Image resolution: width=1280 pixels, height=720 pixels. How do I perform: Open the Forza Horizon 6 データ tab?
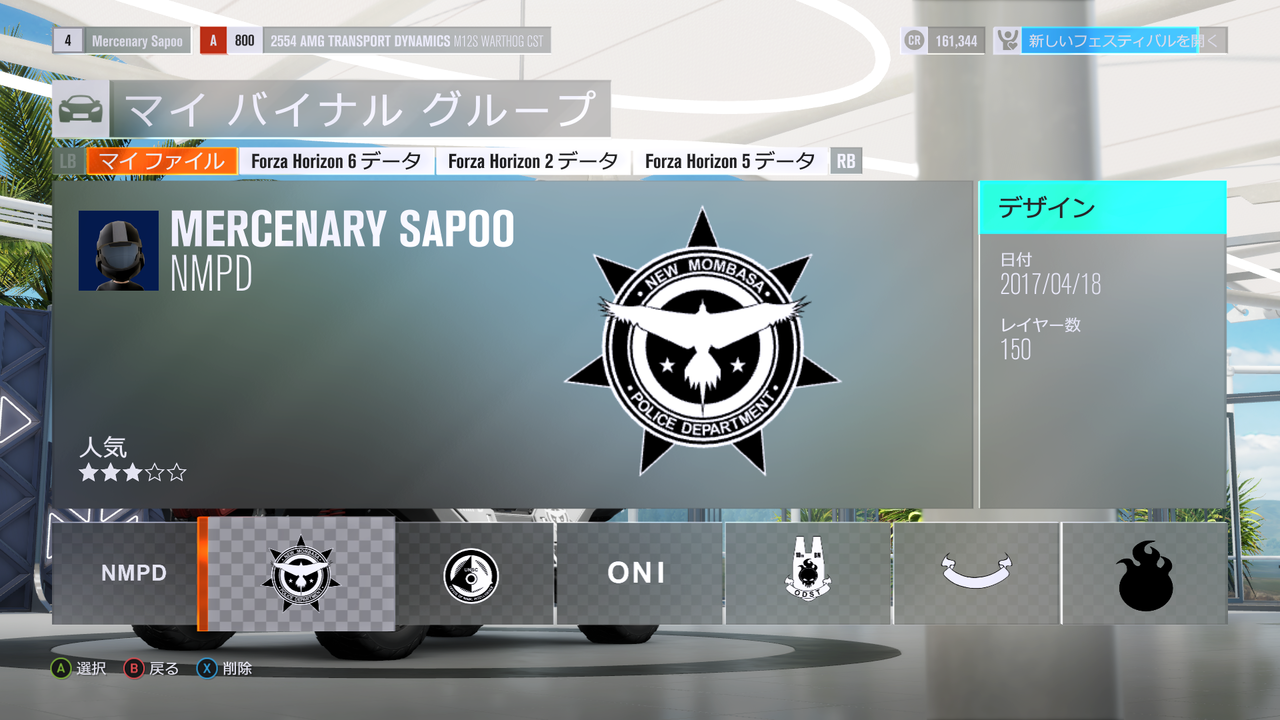tap(336, 161)
